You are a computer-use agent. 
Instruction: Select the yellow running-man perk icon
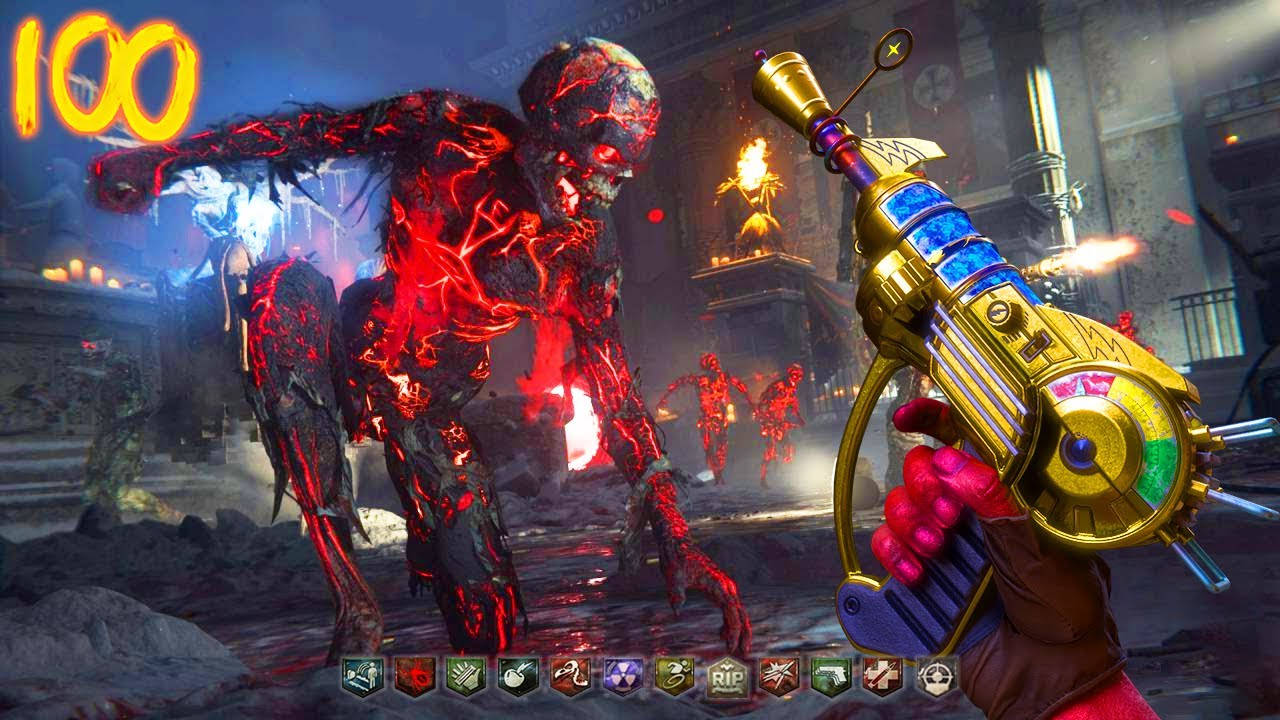pos(675,677)
